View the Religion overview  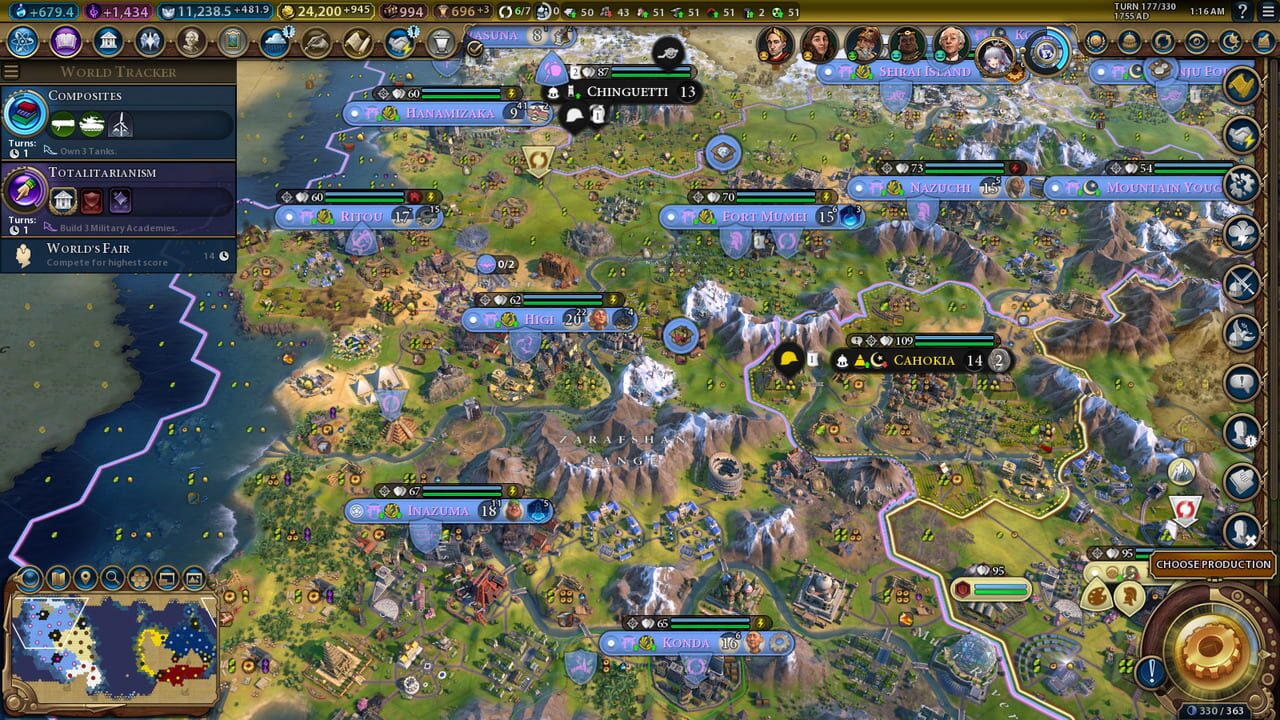click(x=150, y=42)
